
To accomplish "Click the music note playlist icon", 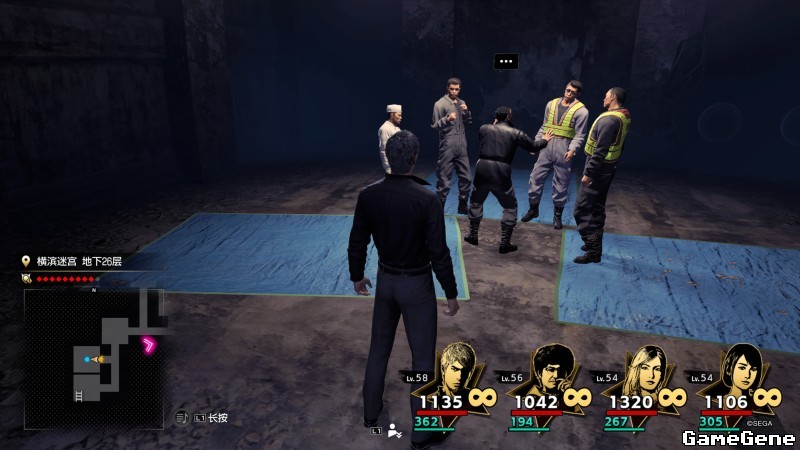I will 182,416.
